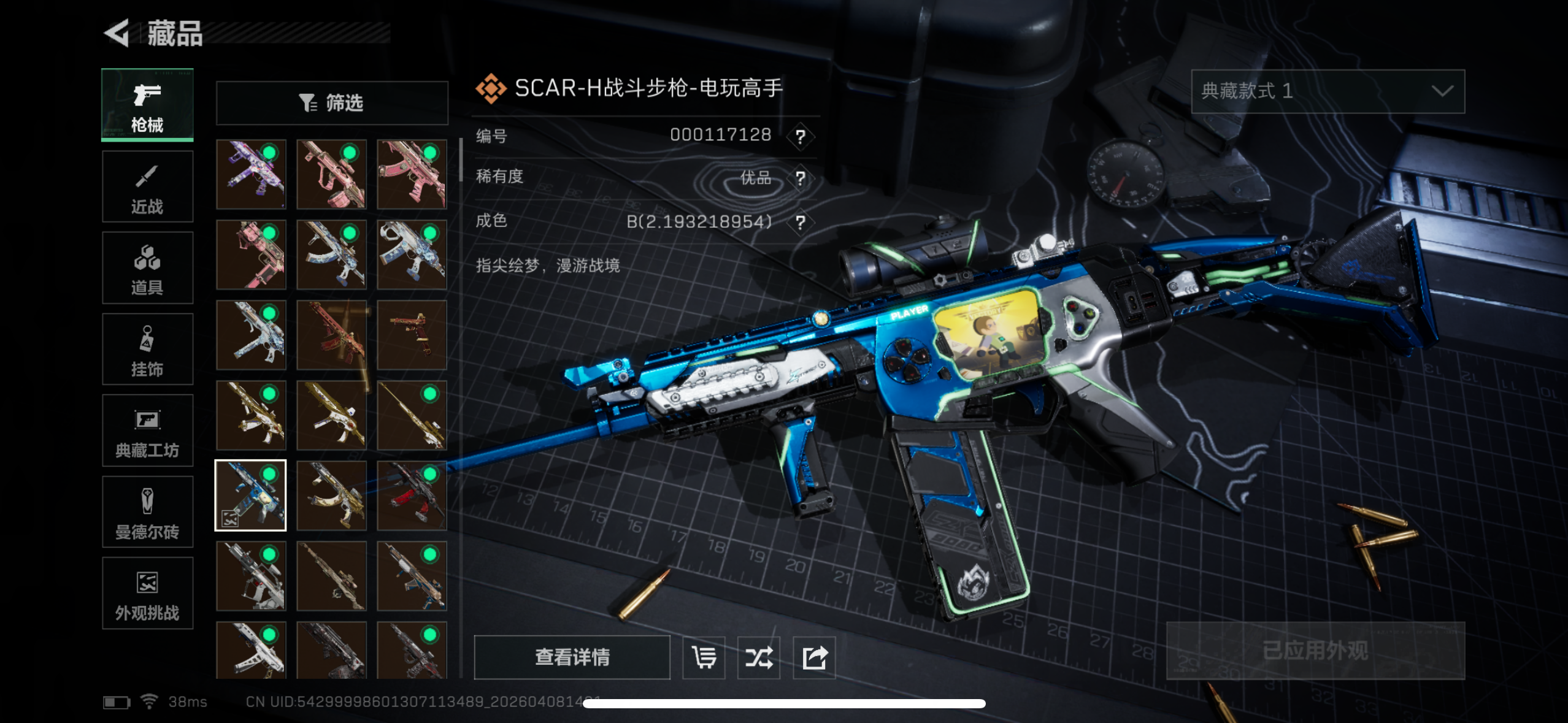Open help for the 编号 field
This screenshot has height=723, width=1568.
click(x=799, y=136)
